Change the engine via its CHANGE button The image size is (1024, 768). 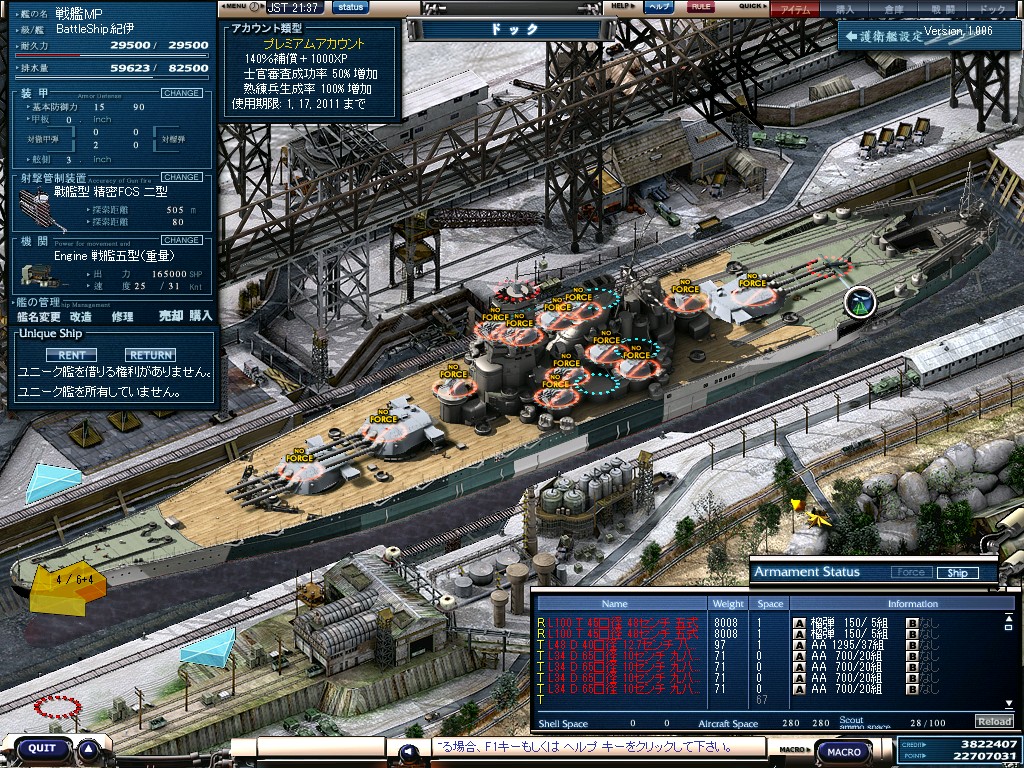pos(181,240)
